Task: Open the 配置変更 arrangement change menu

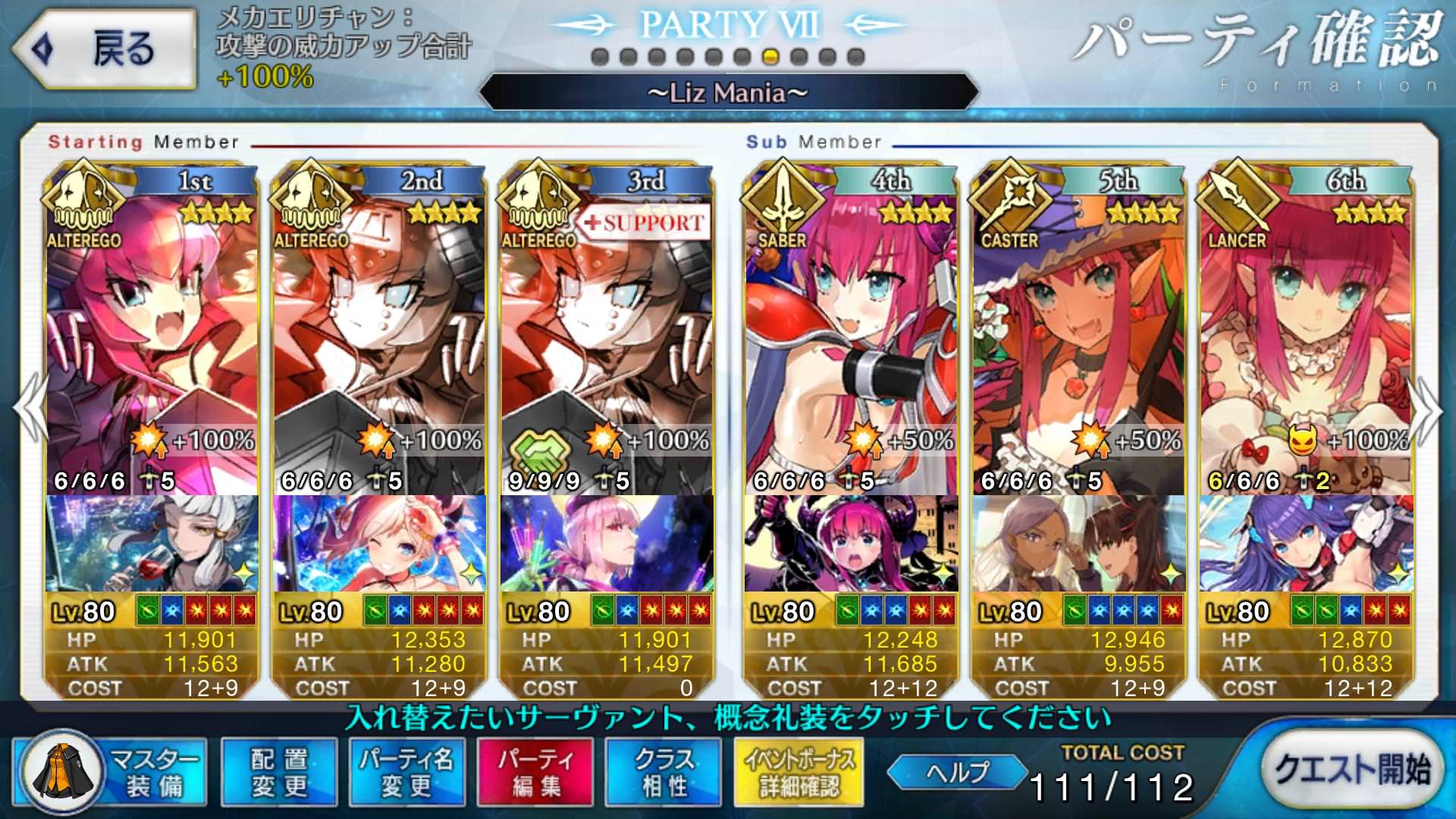Action: coord(279,772)
